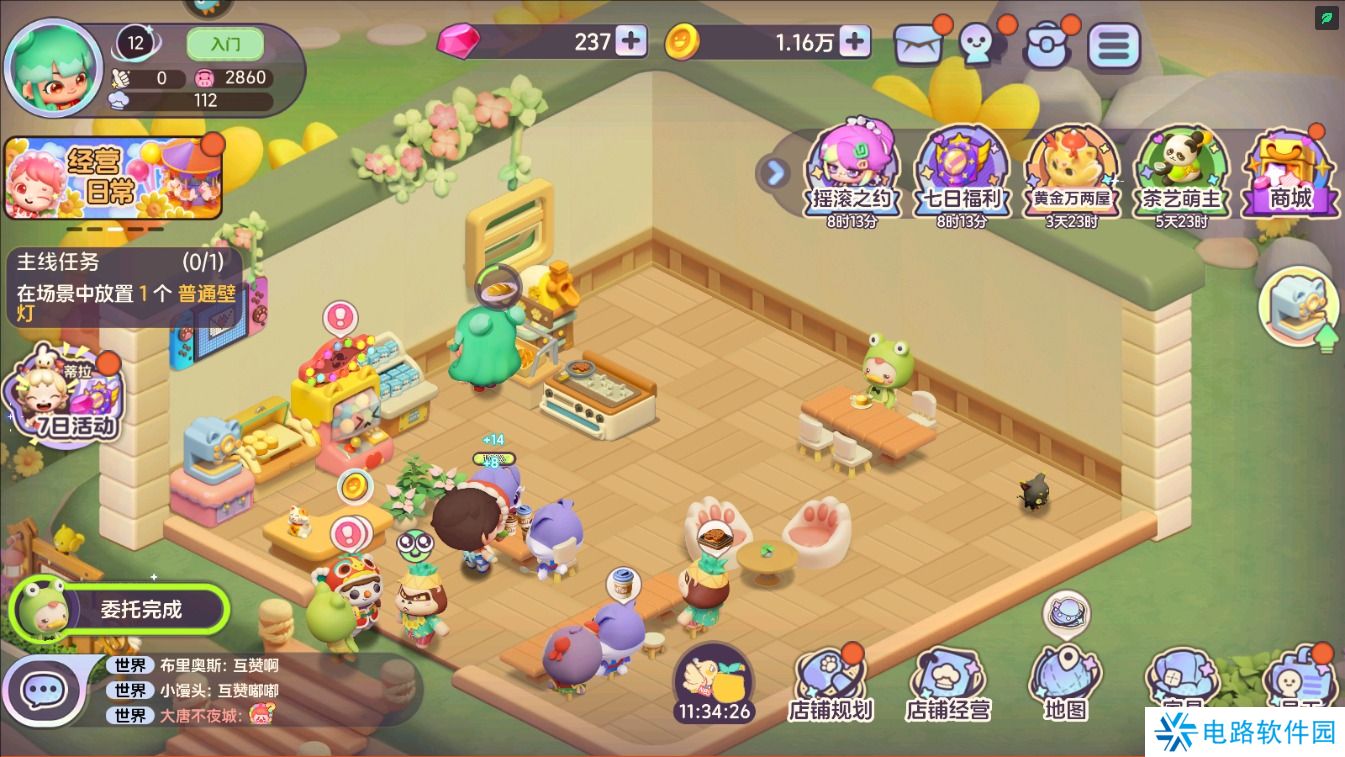Open the 黄金万两屋 event
Viewport: 1345px width, 757px height.
point(1071,172)
